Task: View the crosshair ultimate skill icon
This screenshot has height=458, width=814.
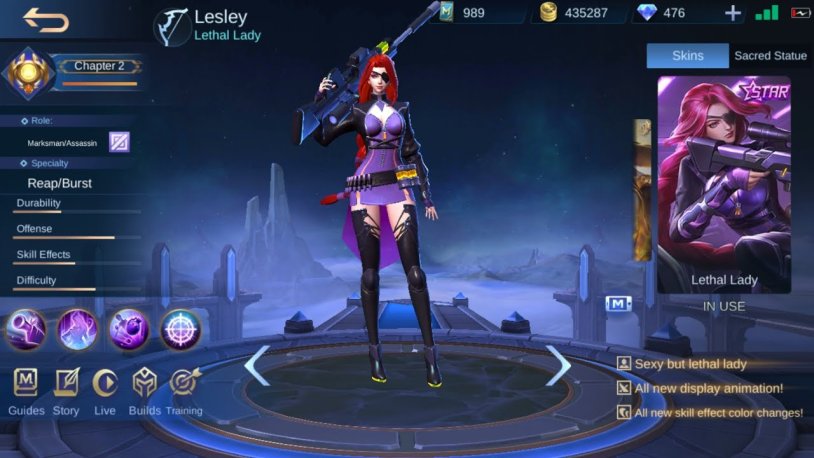Action: coord(181,329)
